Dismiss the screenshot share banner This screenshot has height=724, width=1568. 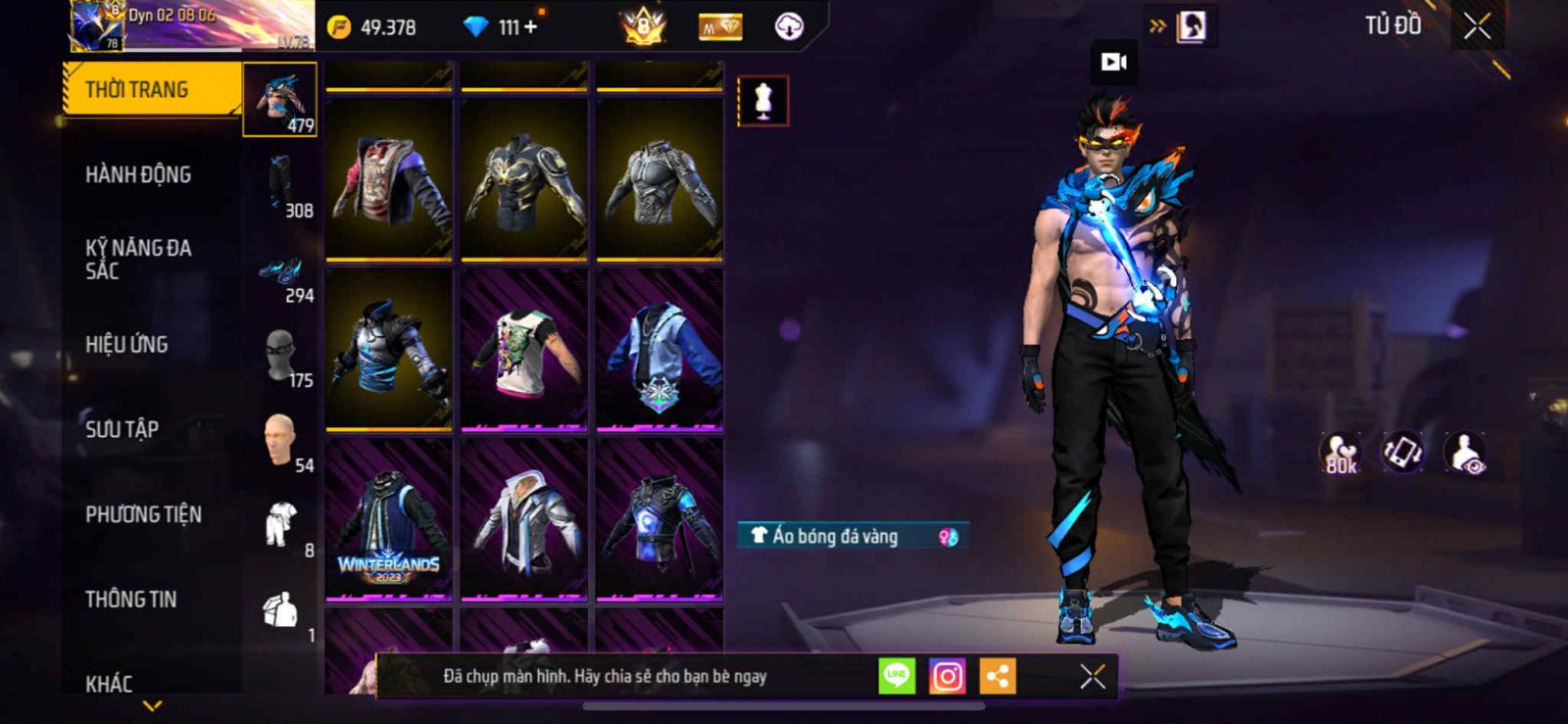click(x=1093, y=676)
